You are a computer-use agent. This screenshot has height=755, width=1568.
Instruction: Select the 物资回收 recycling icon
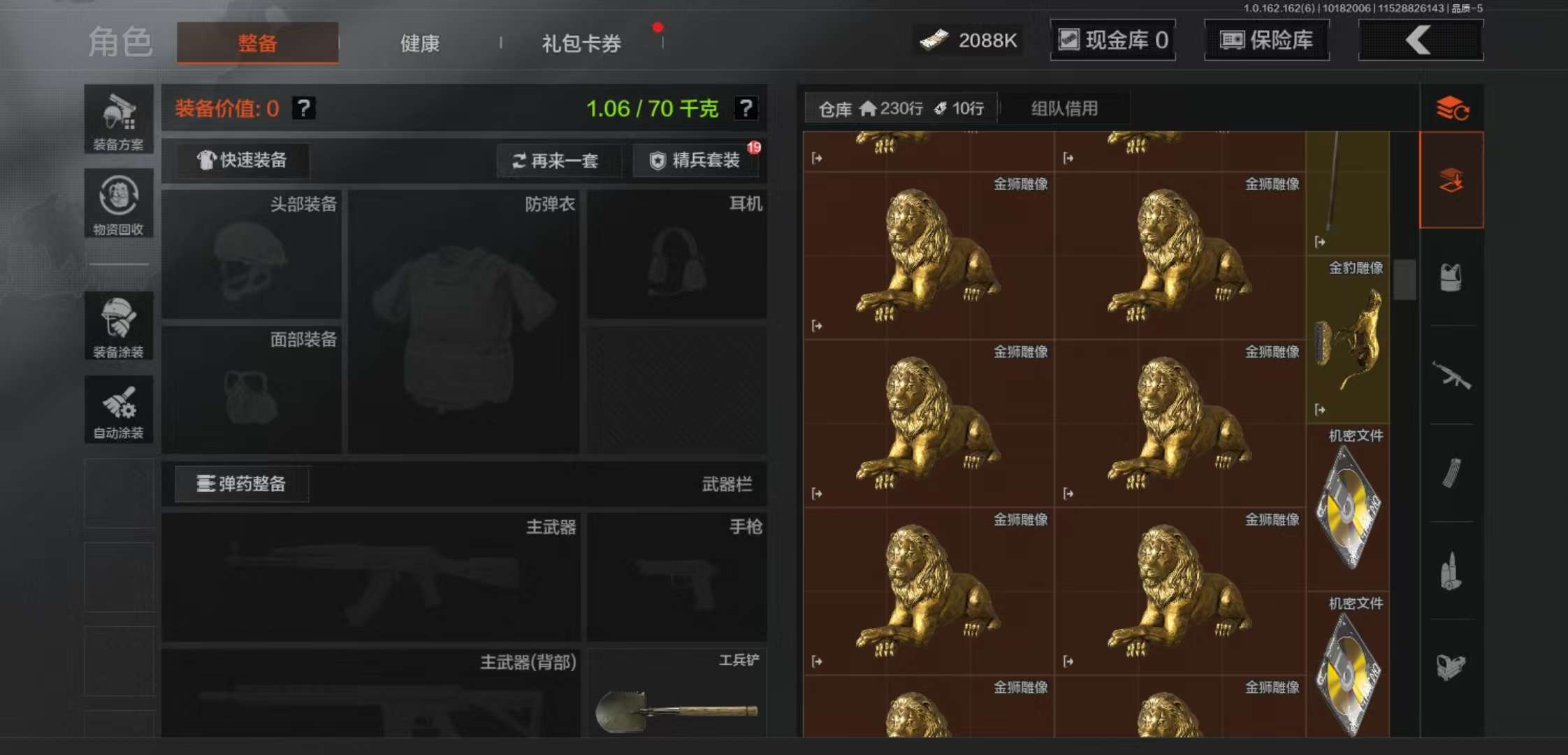click(119, 203)
